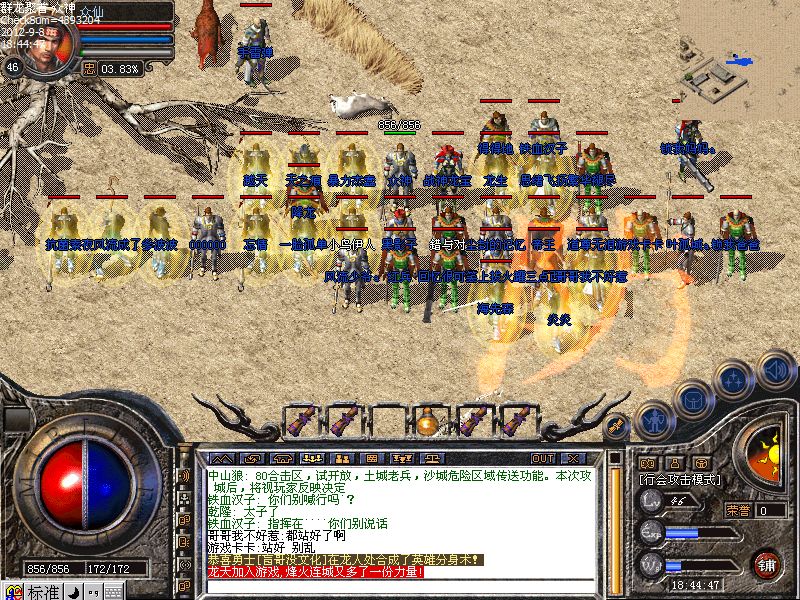Click the 荣誉 honor label
Image resolution: width=800 pixels, height=600 pixels.
point(740,510)
